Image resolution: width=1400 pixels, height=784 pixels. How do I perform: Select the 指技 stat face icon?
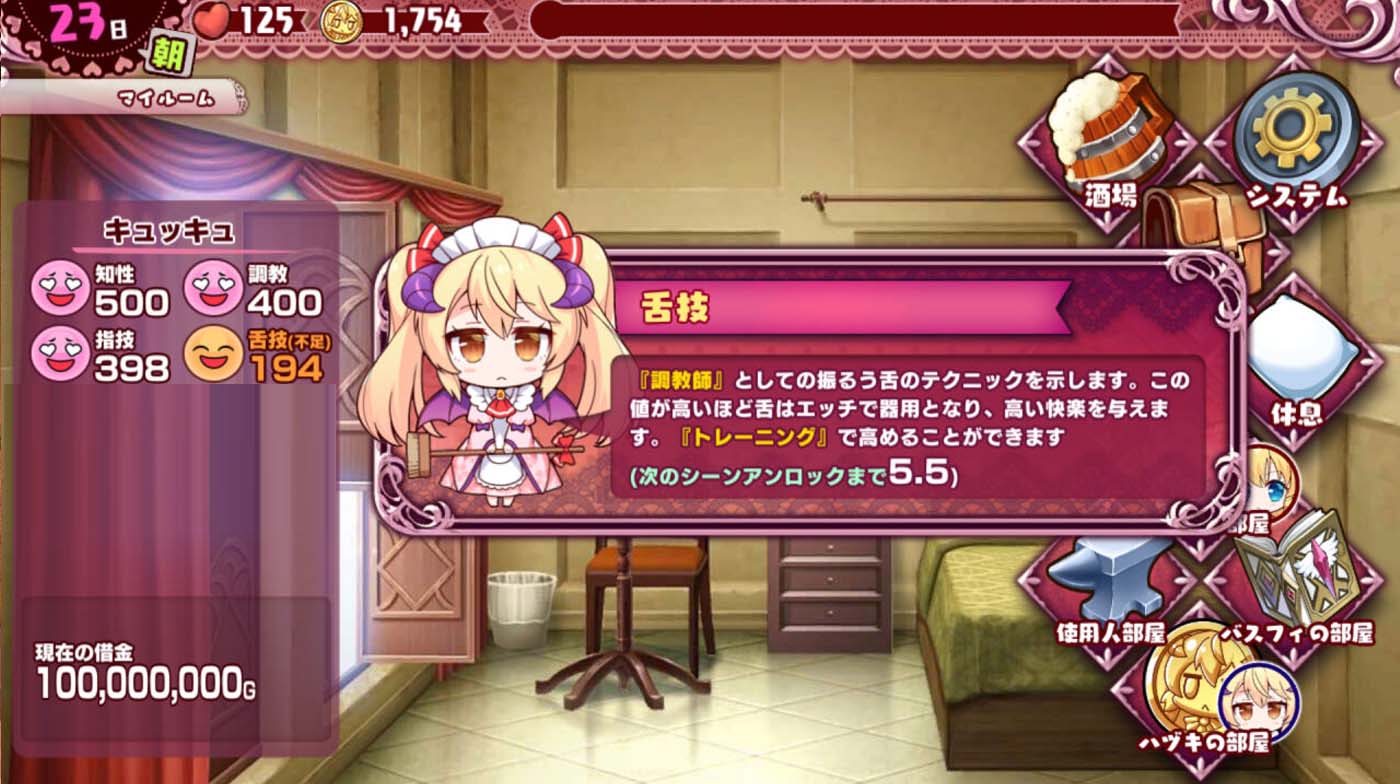(x=62, y=355)
